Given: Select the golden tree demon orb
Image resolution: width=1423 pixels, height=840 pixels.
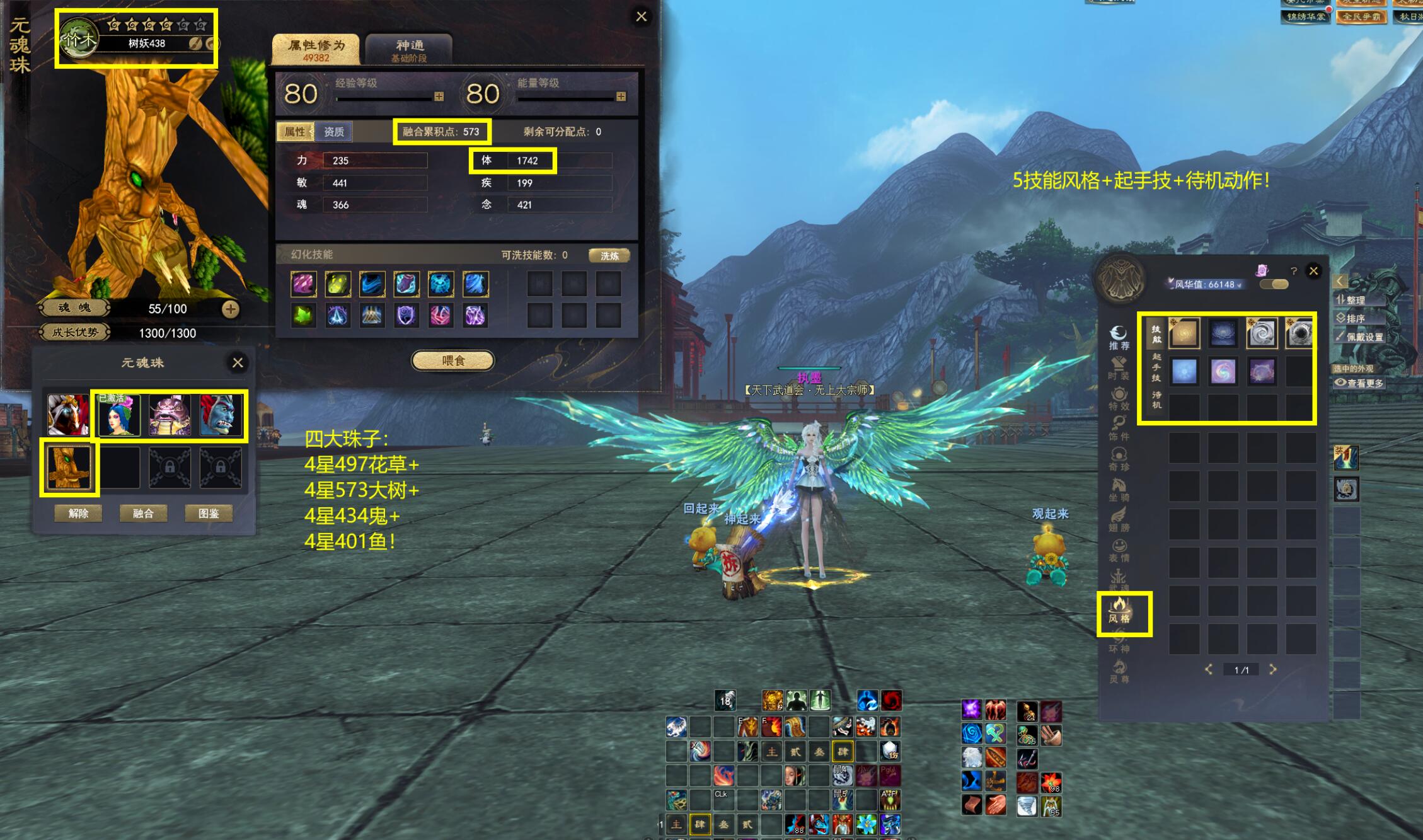Looking at the screenshot, I should click(69, 467).
